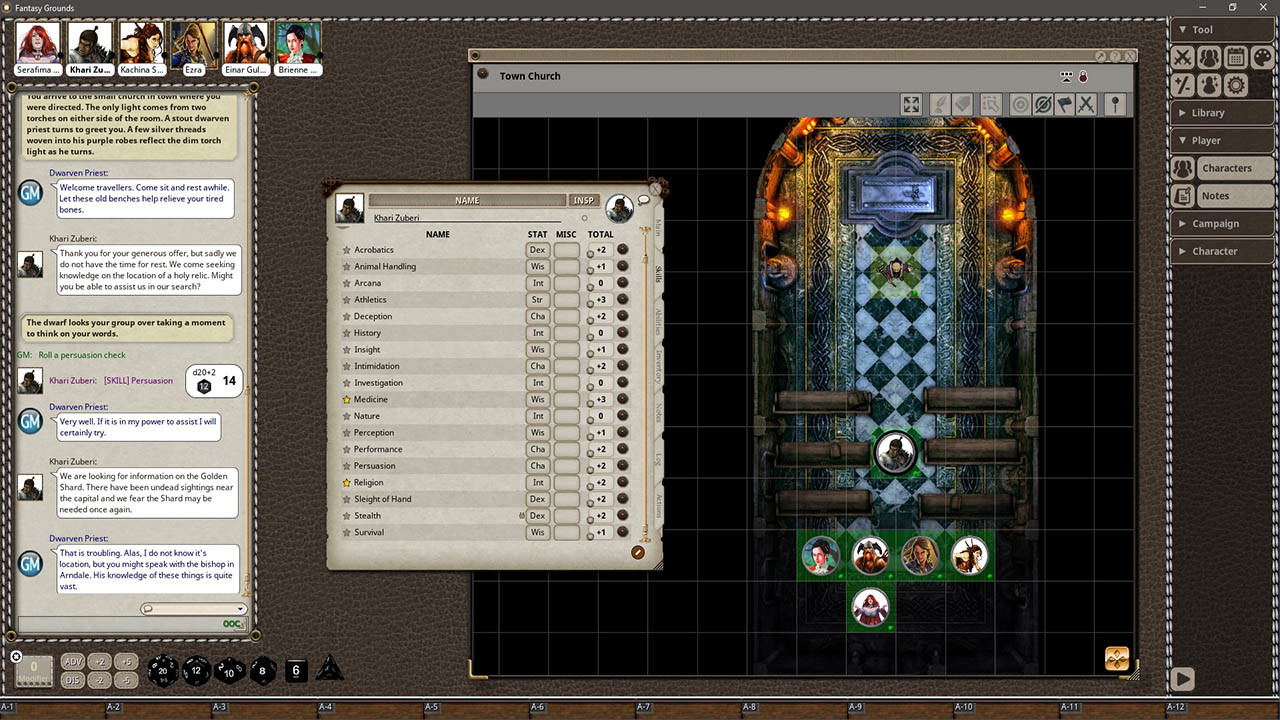Toggle the Religion skill proficiency star
The height and width of the screenshot is (720, 1280).
tap(347, 482)
